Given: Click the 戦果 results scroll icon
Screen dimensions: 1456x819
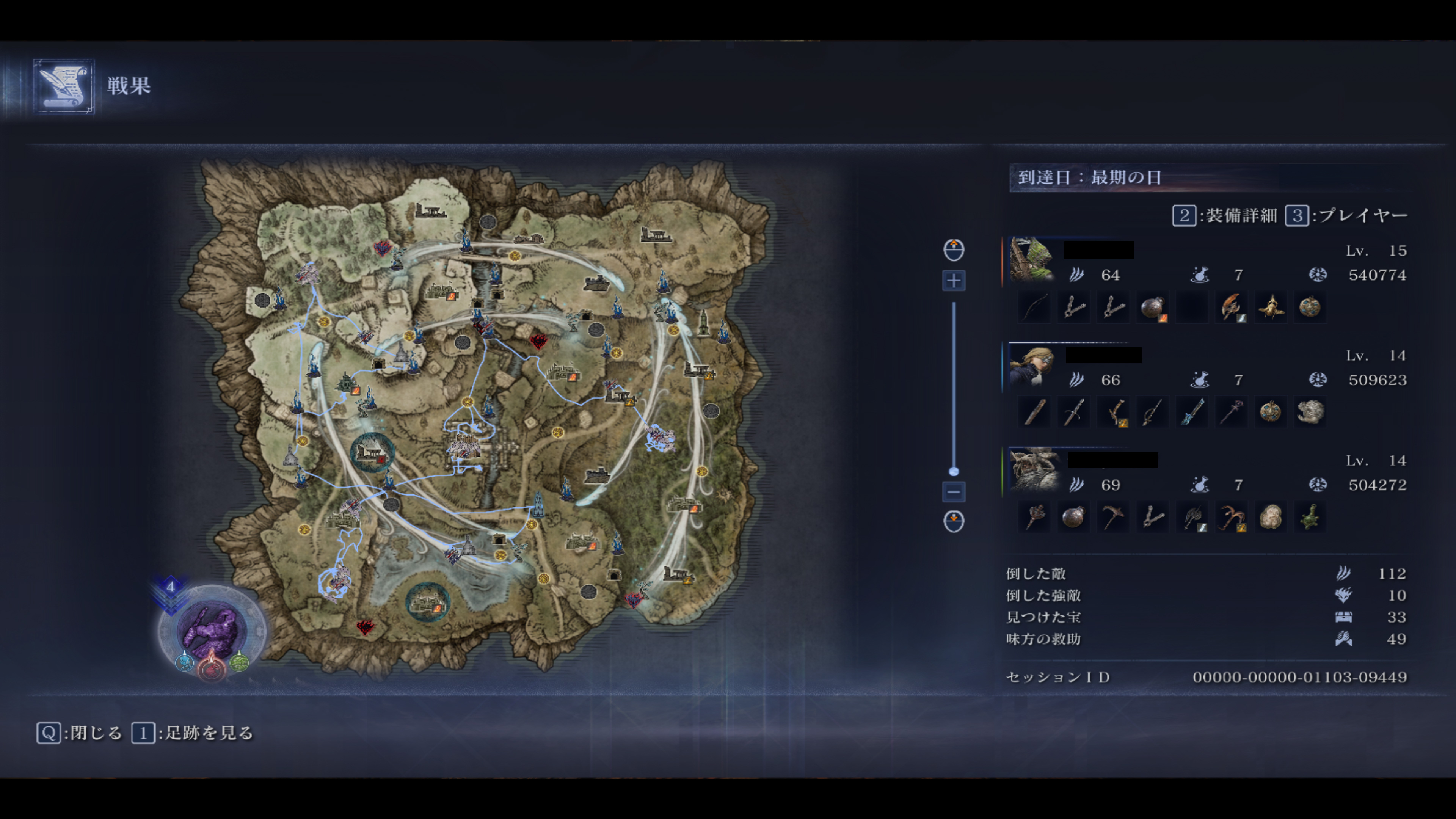Looking at the screenshot, I should point(63,86).
